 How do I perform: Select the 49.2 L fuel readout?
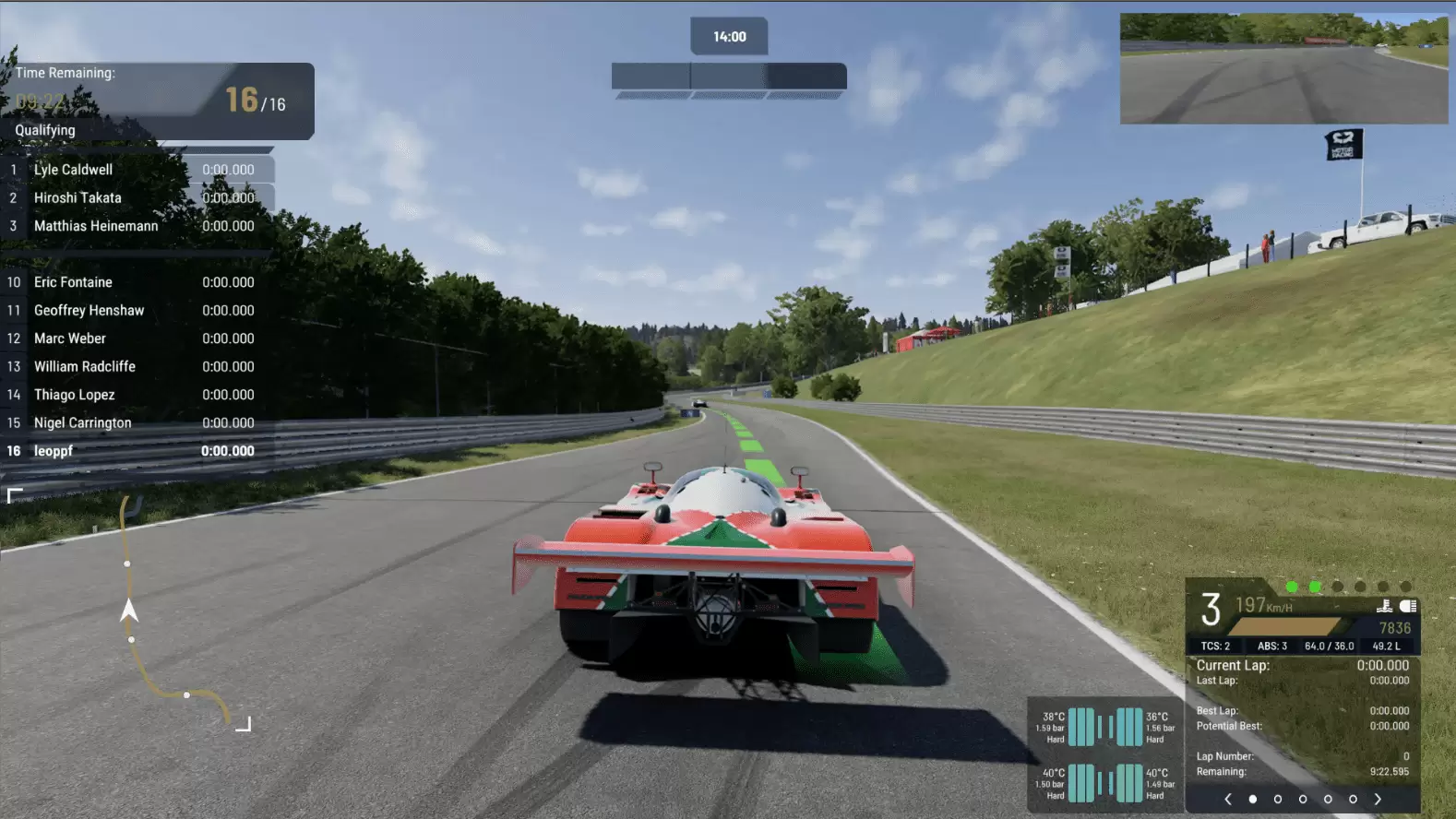pyautogui.click(x=1387, y=646)
